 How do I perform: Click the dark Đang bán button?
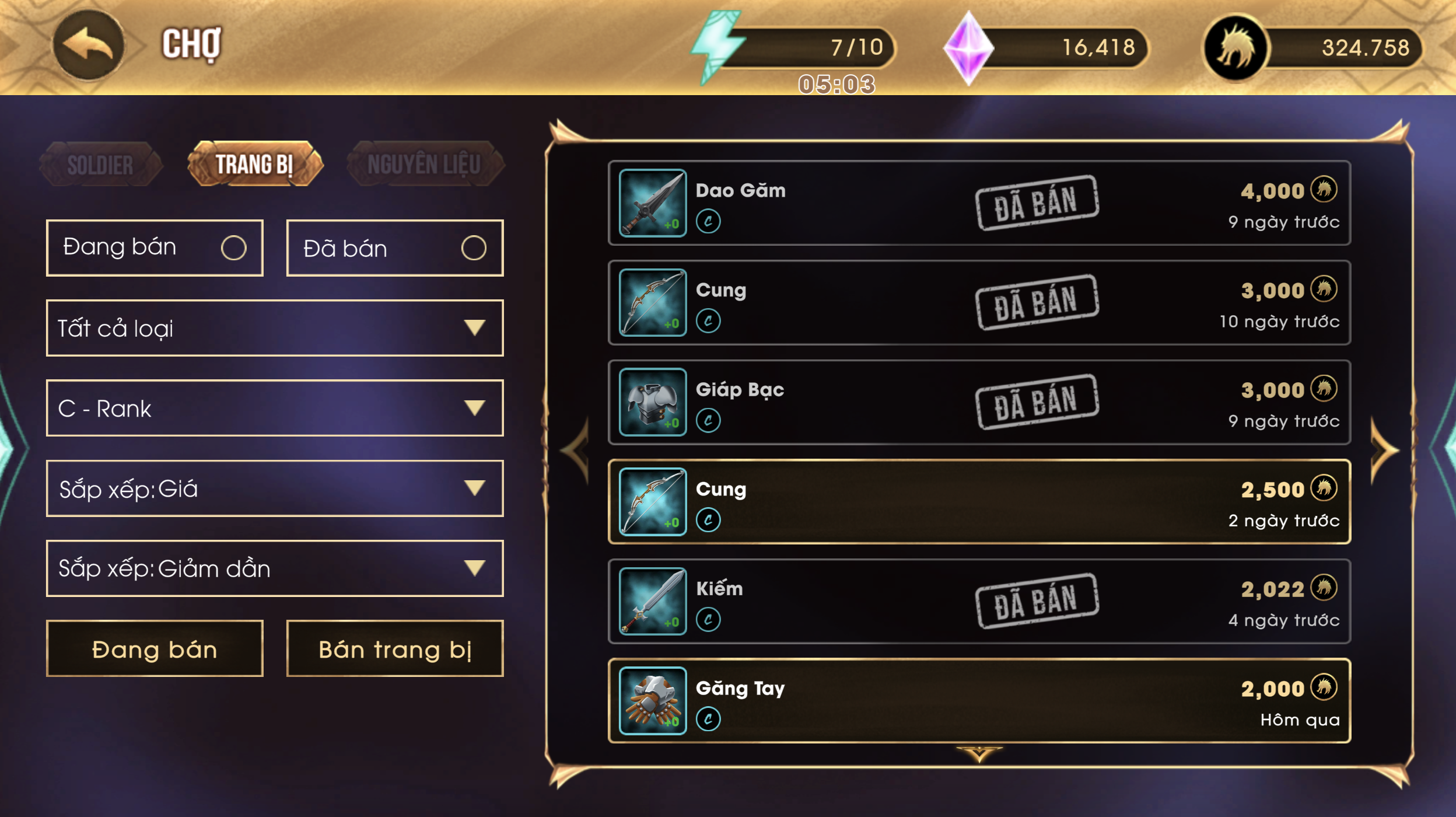click(155, 649)
